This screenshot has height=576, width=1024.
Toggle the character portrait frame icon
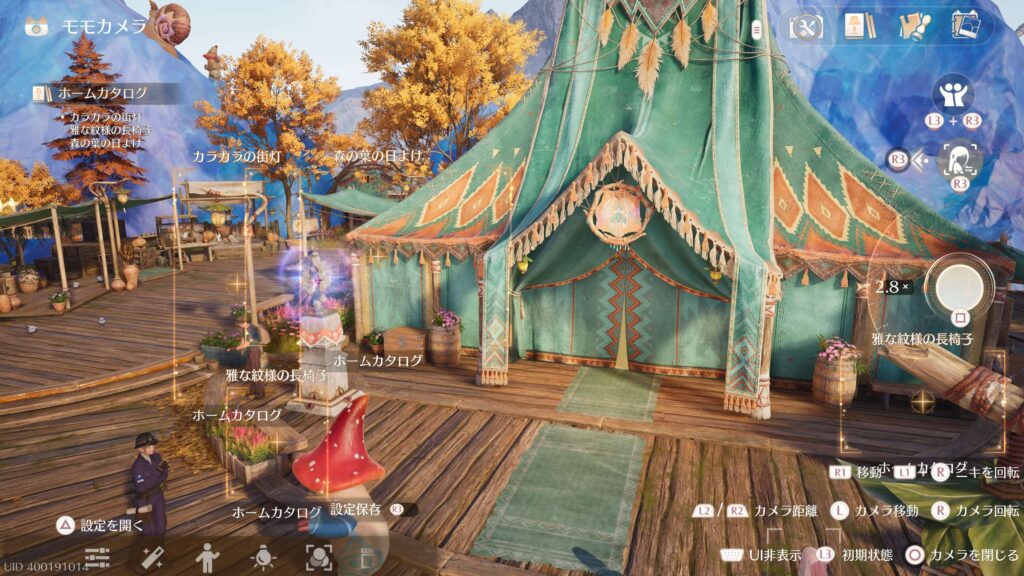tap(959, 159)
